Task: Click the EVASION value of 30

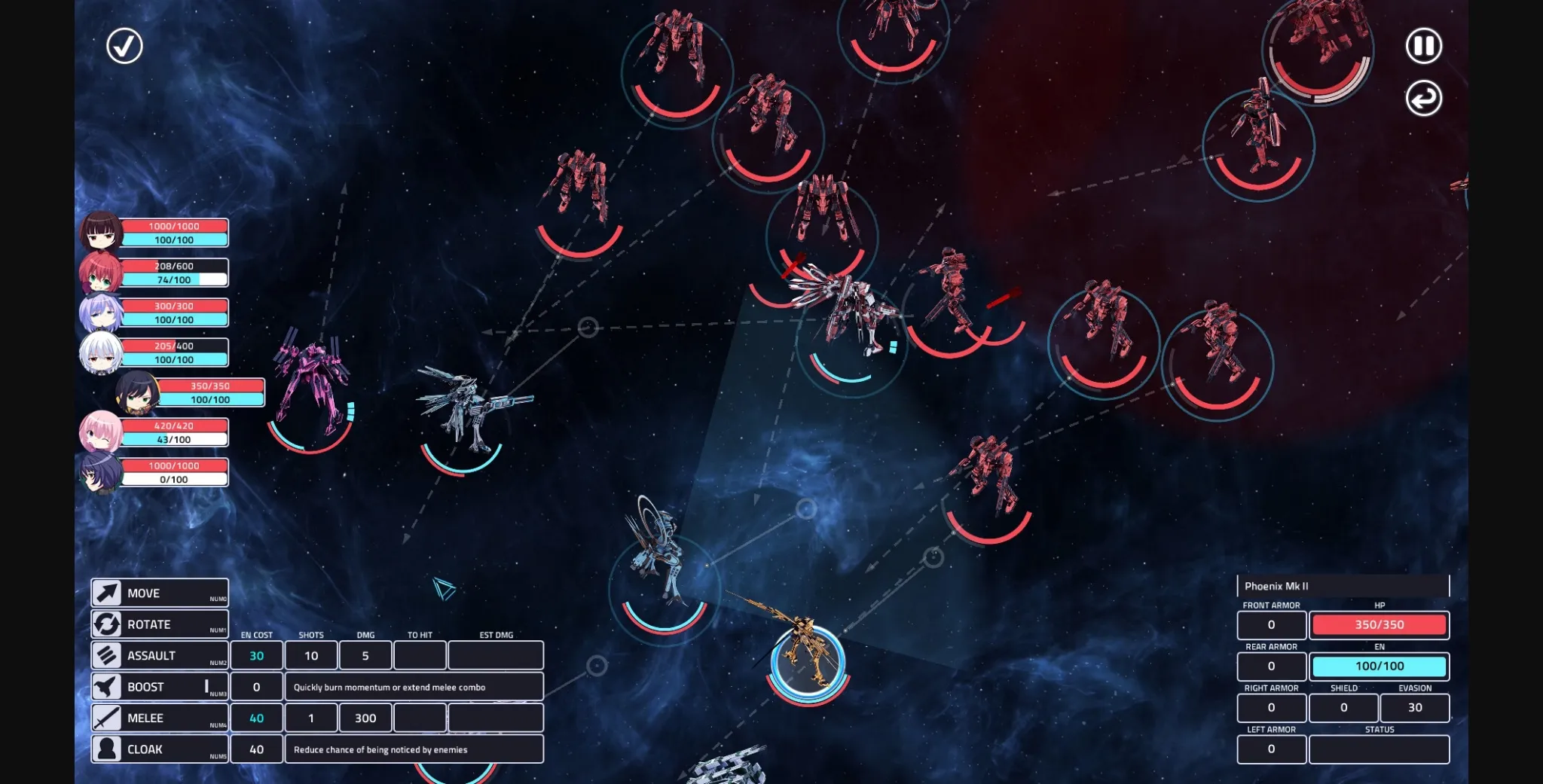Action: [1414, 707]
